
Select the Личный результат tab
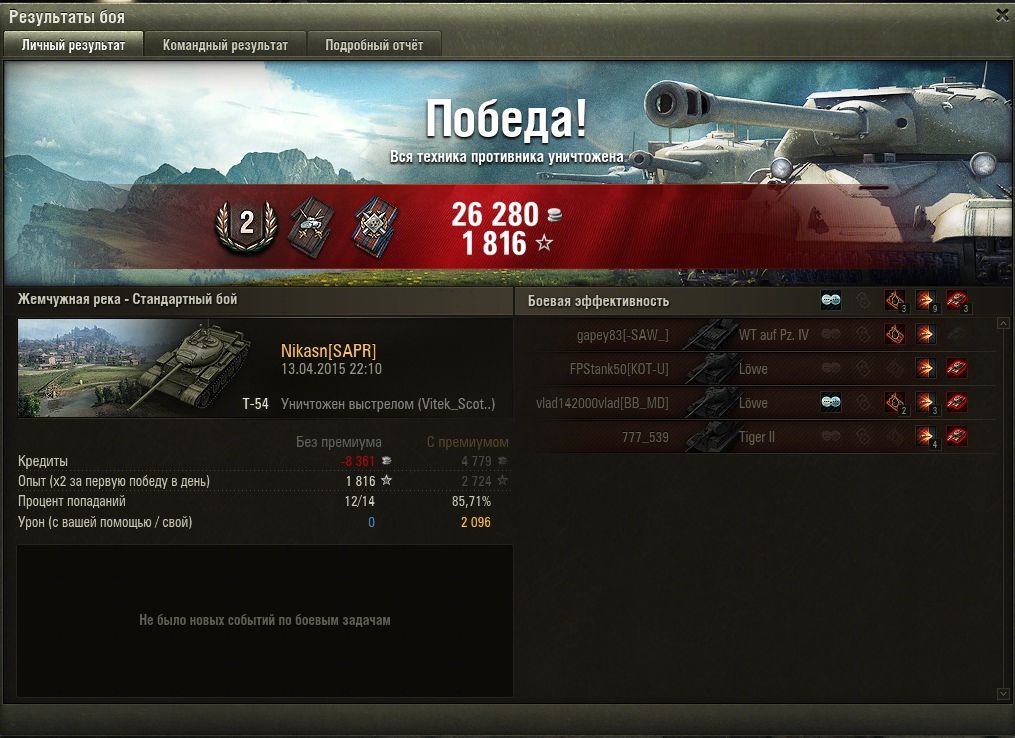point(73,45)
